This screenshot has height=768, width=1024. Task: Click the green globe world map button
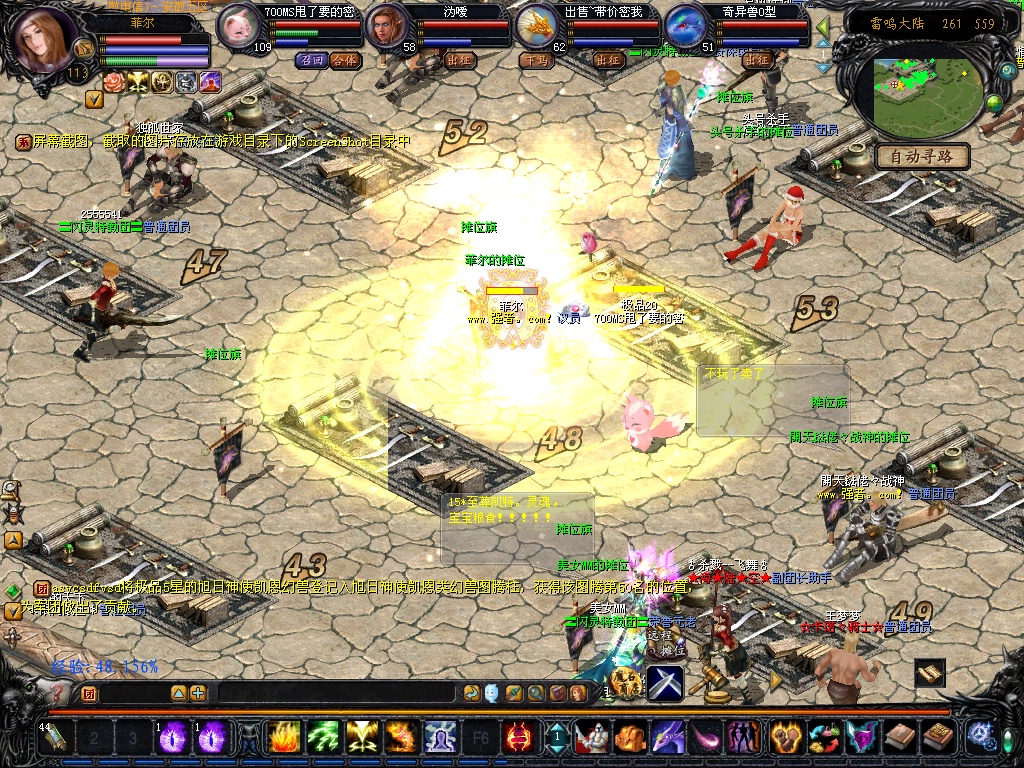[x=994, y=102]
